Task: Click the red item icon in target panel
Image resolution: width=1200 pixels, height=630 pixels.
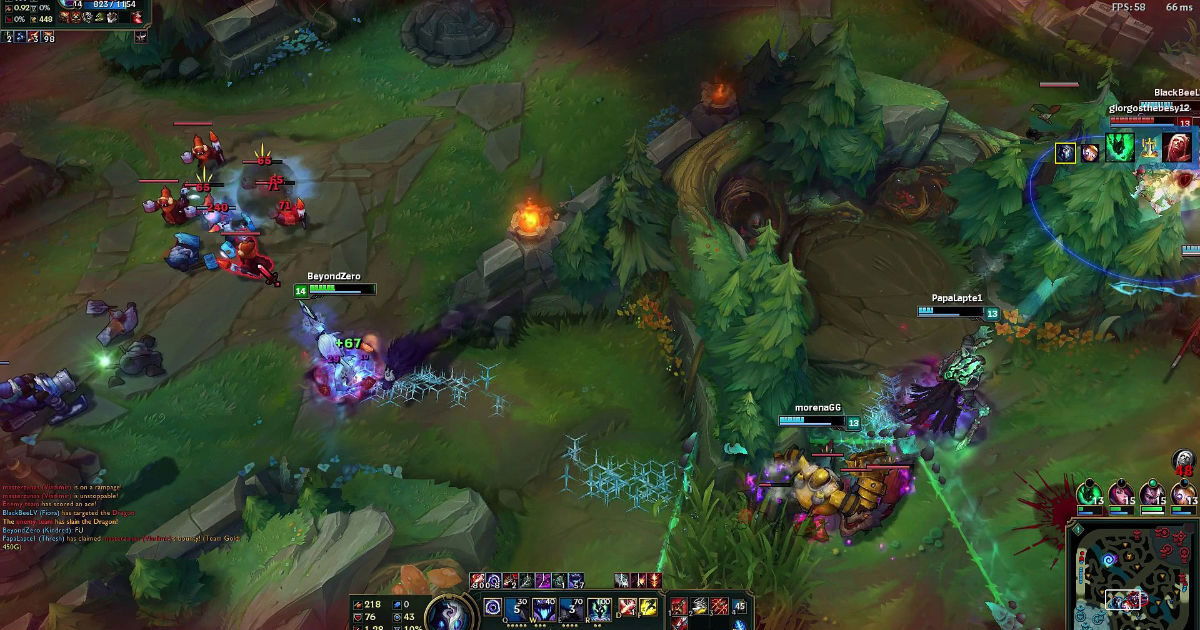Action: tap(1177, 149)
